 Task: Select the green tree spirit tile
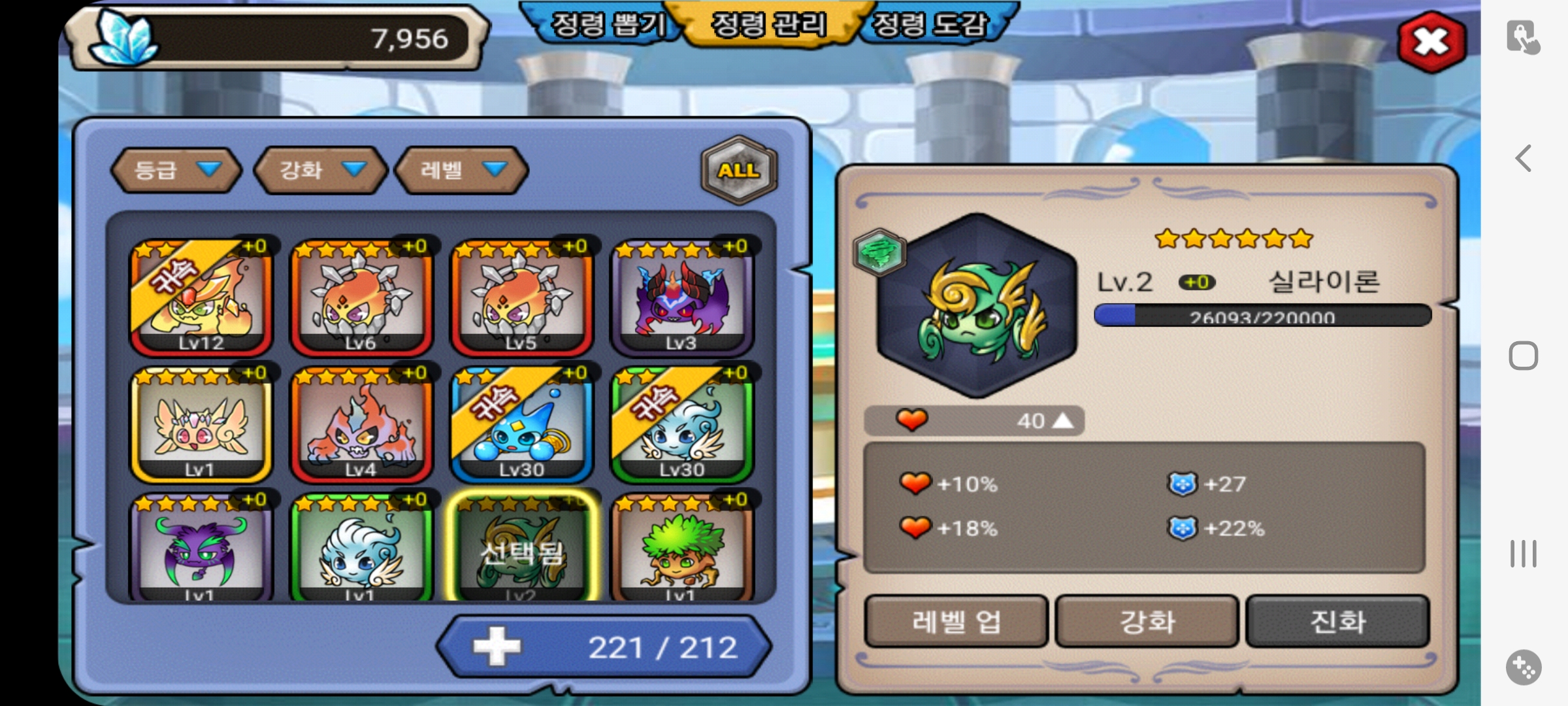[x=682, y=549]
